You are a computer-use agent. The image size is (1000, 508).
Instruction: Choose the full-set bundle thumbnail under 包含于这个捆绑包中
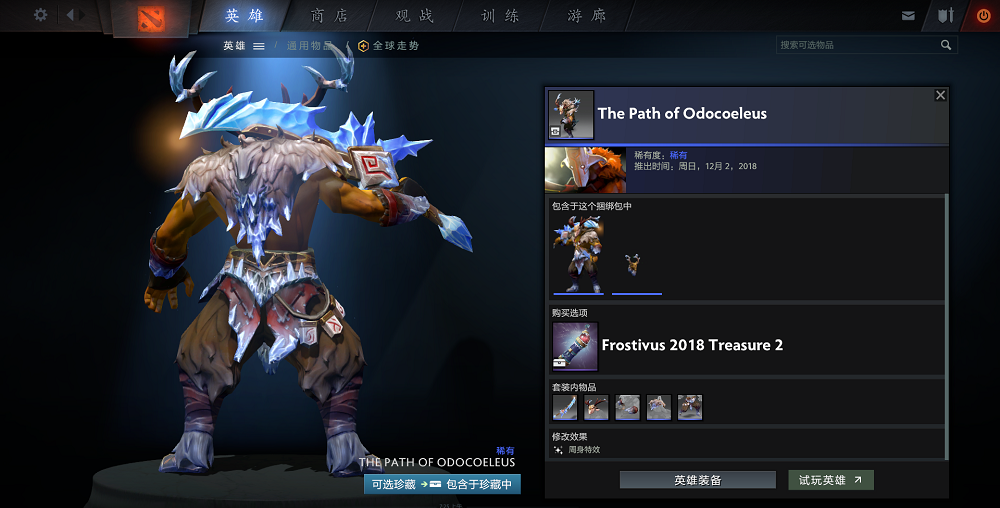coord(578,253)
